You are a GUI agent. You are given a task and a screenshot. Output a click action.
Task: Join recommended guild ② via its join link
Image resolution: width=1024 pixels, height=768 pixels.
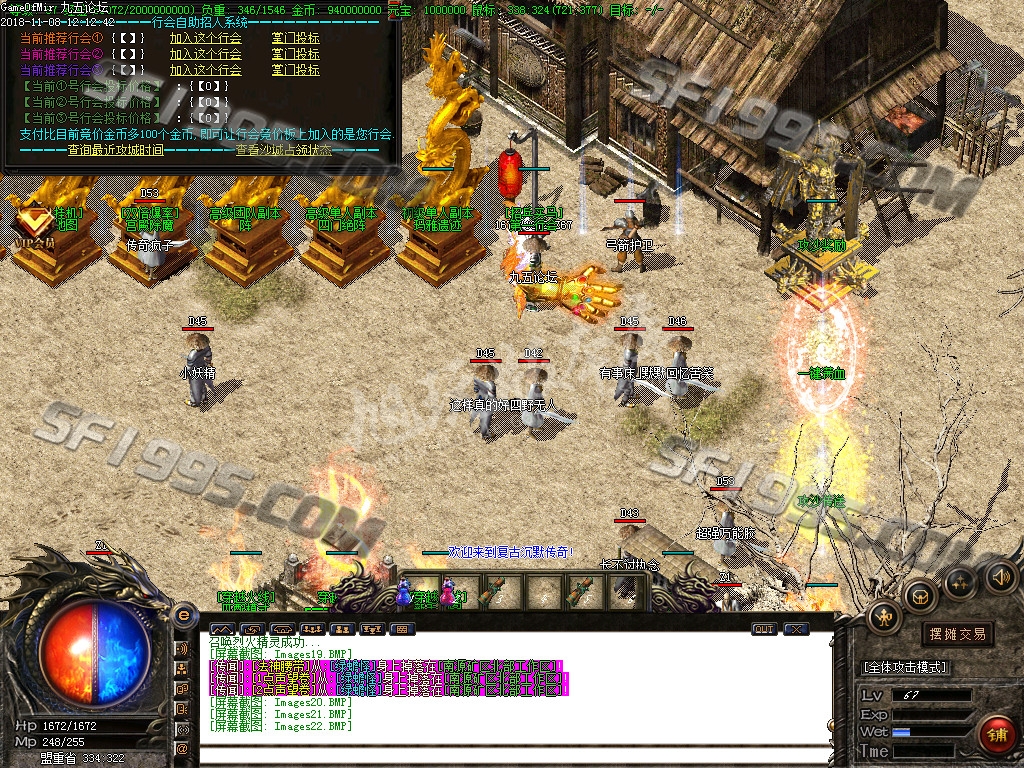pyautogui.click(x=205, y=54)
